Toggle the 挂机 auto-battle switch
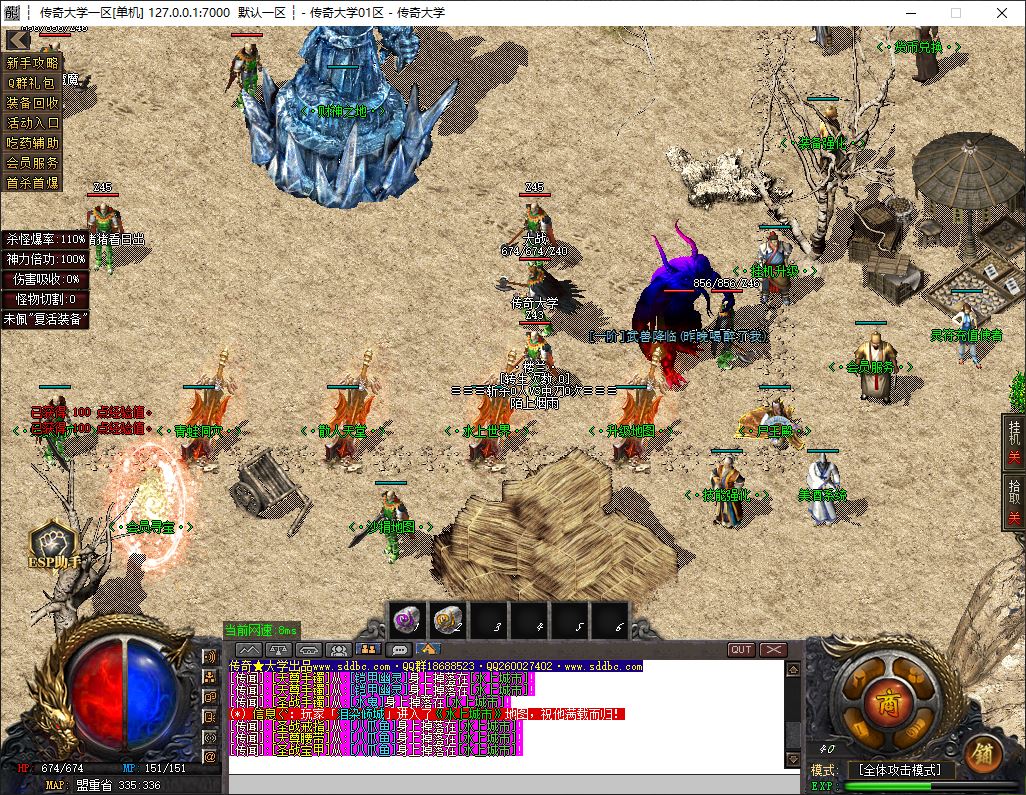The height and width of the screenshot is (795, 1026). (x=1014, y=446)
